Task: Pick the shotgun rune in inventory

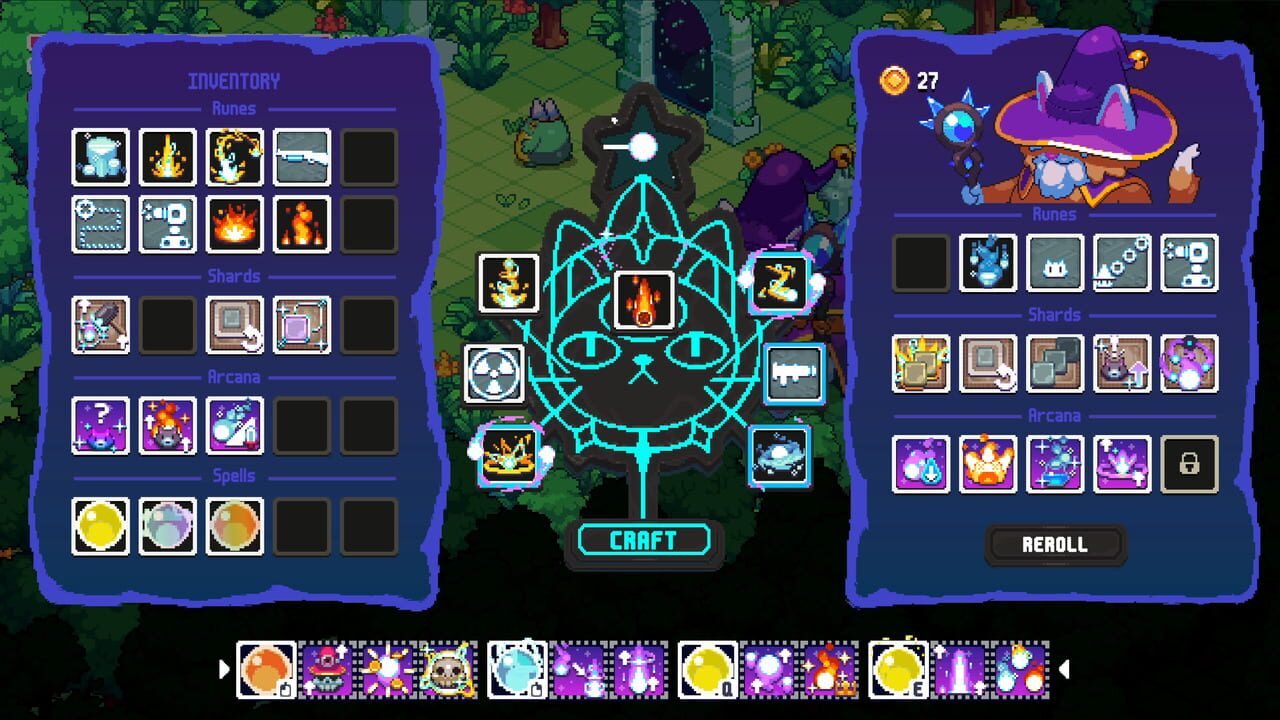Action: tap(302, 157)
